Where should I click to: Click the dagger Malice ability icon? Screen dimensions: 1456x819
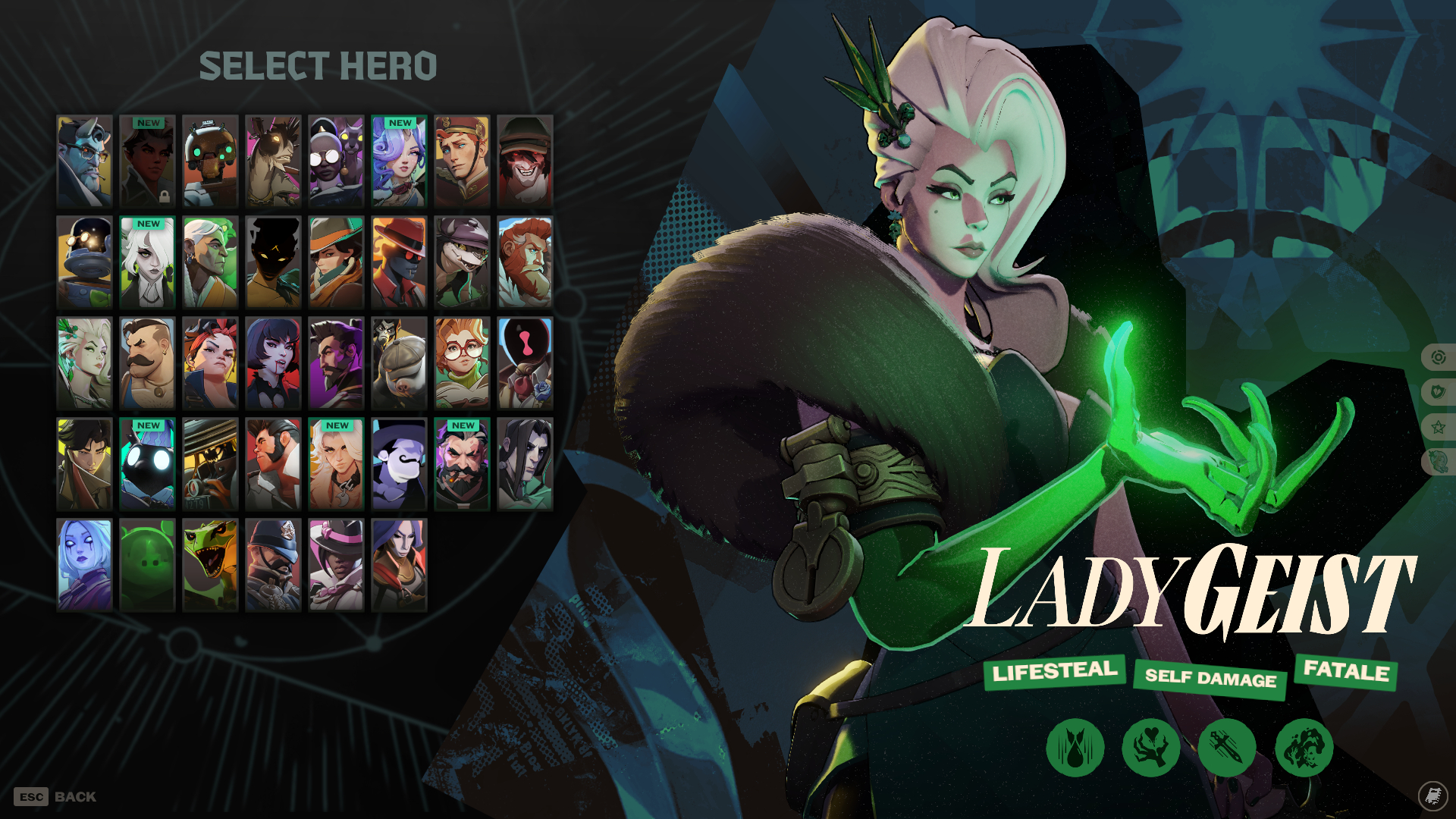pyautogui.click(x=1229, y=747)
